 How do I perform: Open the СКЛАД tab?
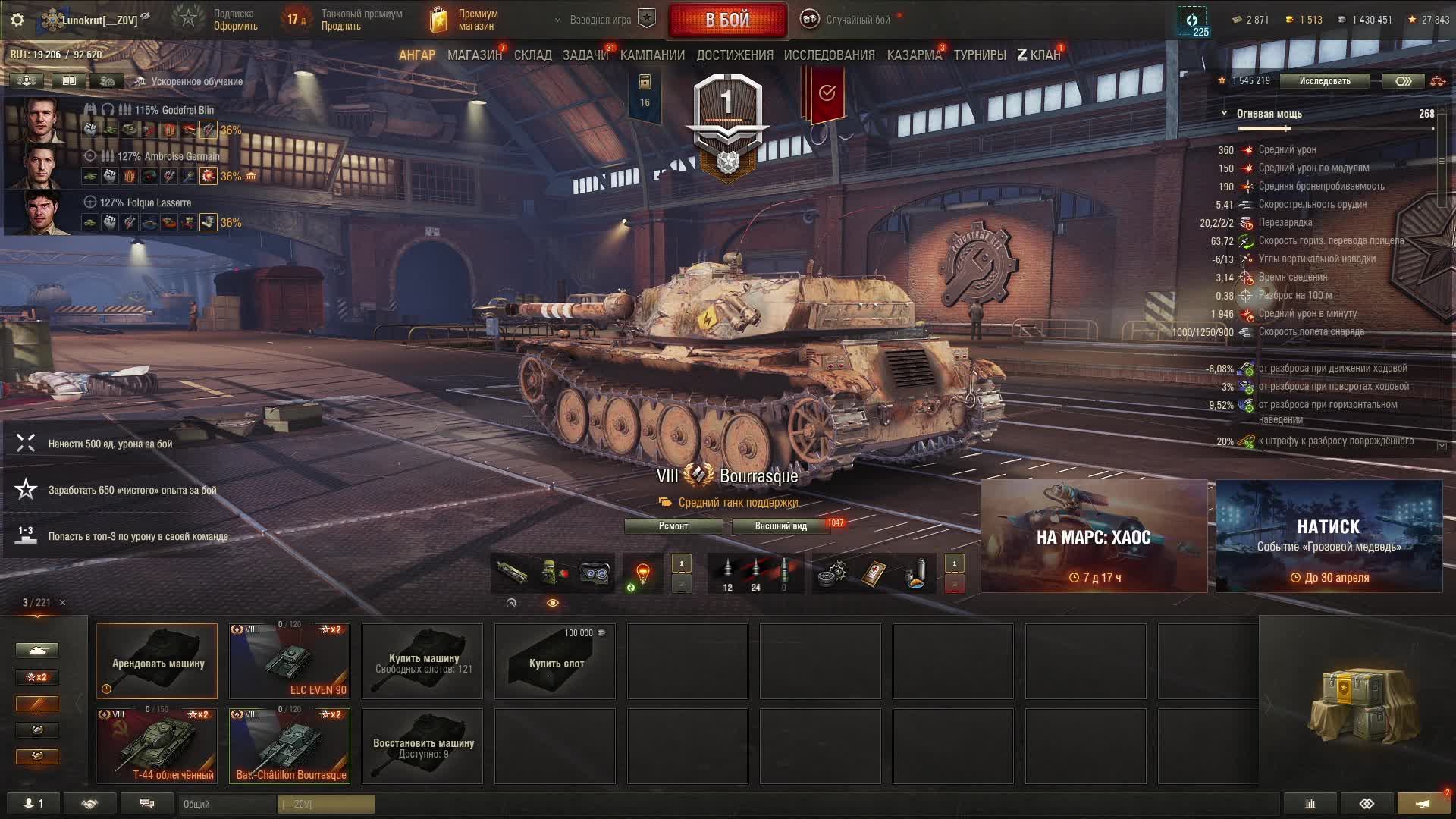[533, 55]
